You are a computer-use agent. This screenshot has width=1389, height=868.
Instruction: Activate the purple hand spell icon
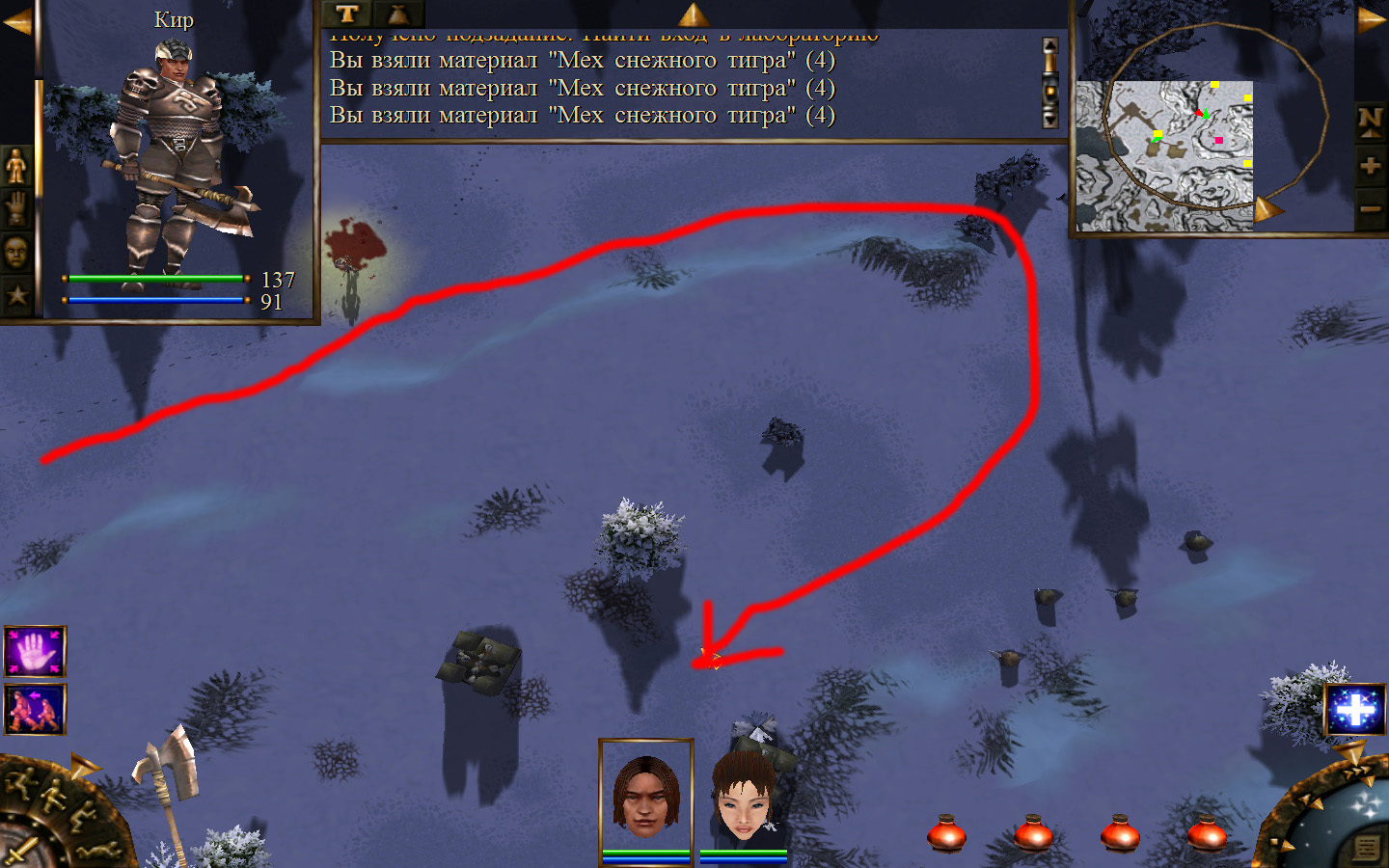click(x=35, y=652)
